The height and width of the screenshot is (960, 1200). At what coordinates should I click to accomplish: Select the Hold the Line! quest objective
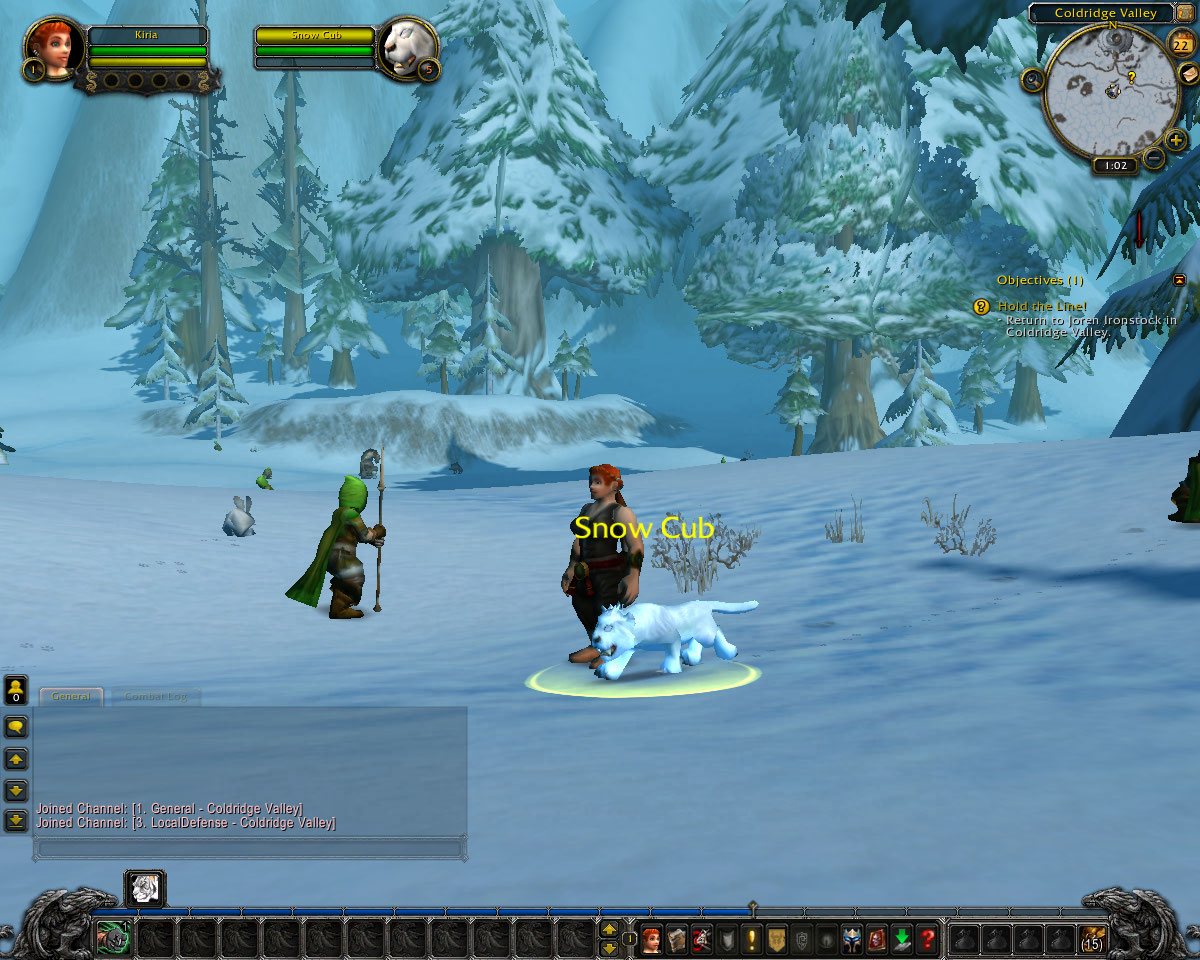(x=1042, y=306)
